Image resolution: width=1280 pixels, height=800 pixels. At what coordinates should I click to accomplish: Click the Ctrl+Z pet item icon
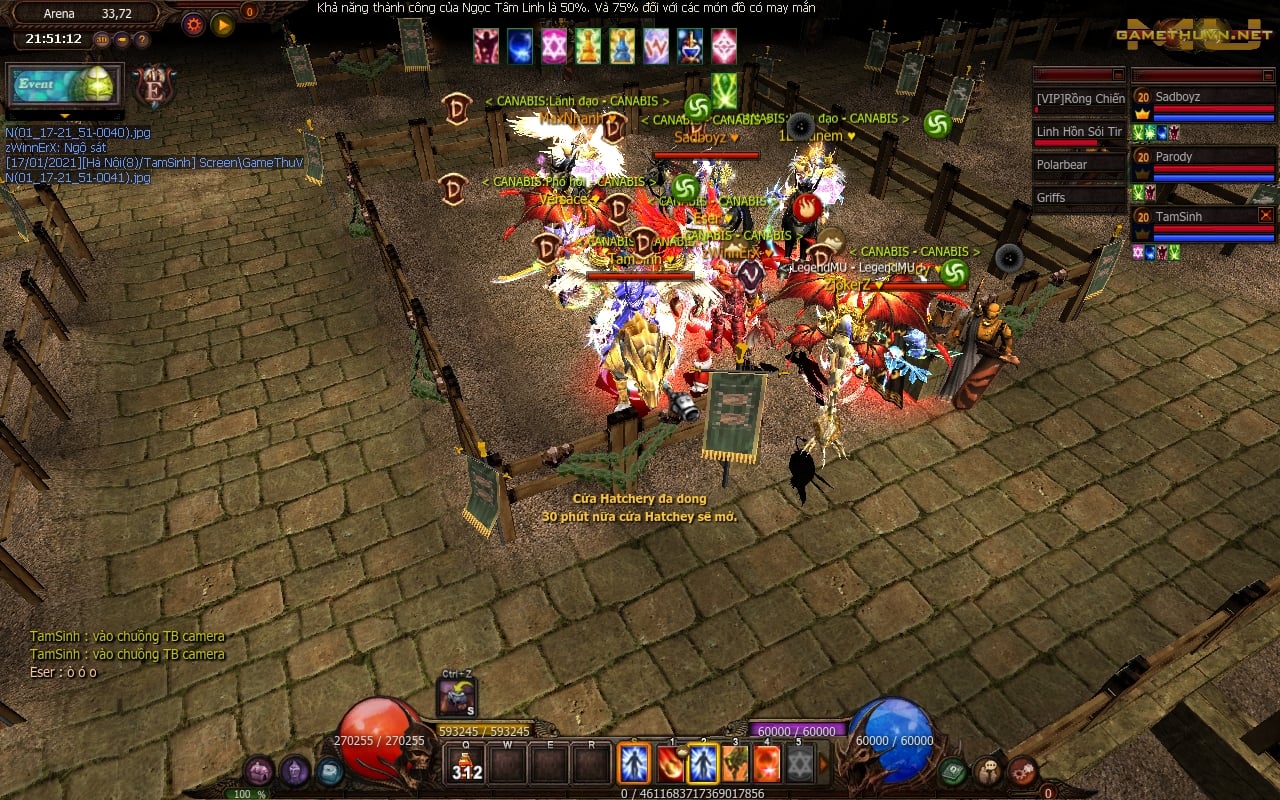(x=457, y=697)
